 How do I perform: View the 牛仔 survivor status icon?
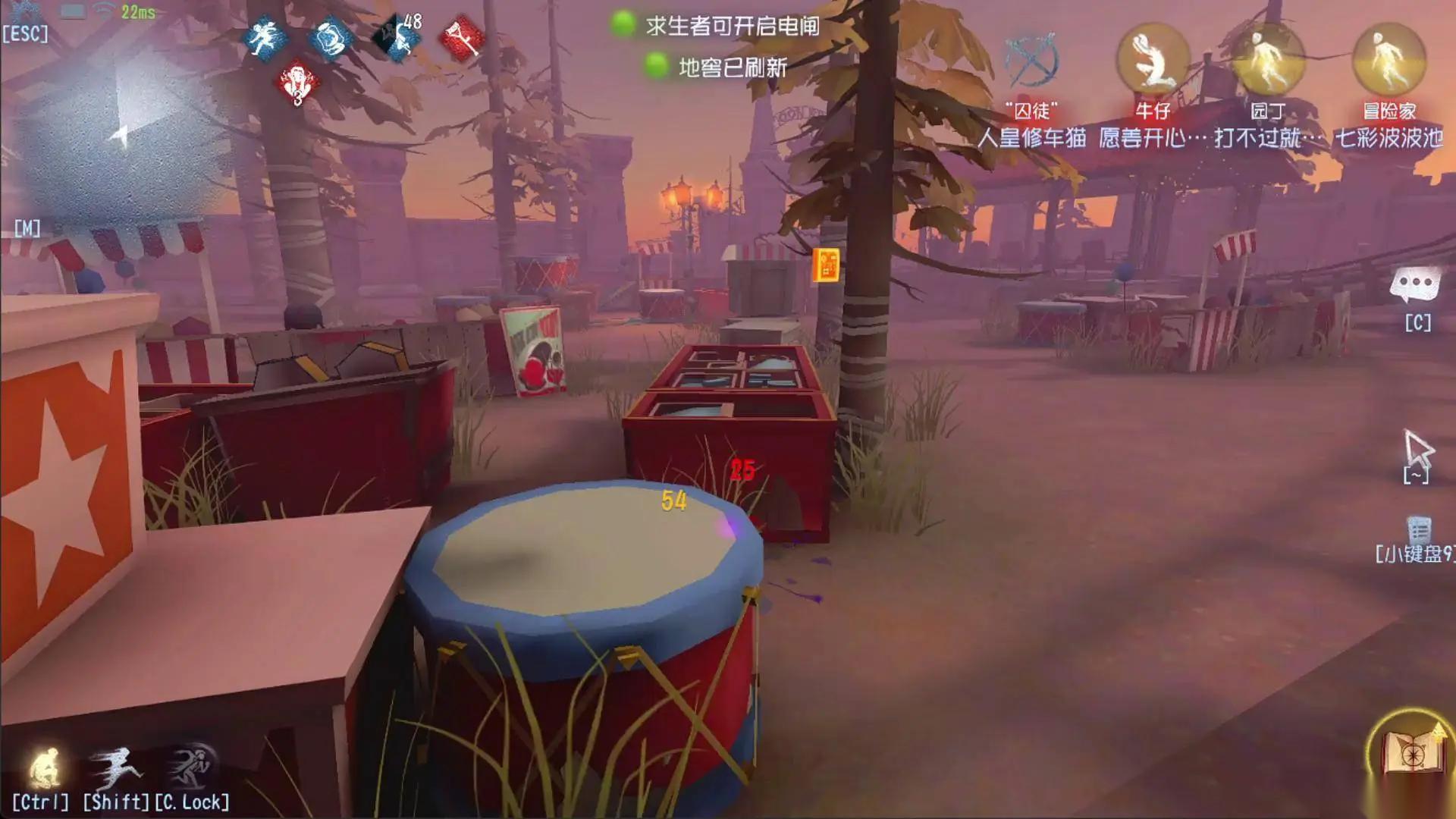[1152, 61]
